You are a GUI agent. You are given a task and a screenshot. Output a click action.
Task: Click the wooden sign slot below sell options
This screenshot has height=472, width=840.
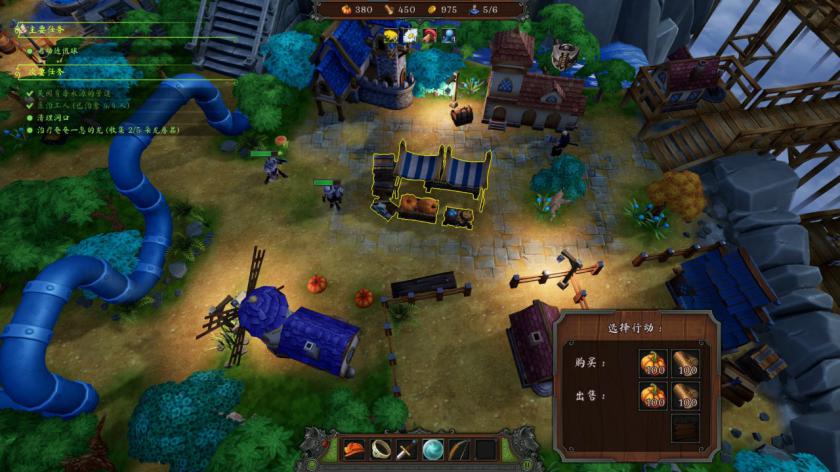pos(685,428)
